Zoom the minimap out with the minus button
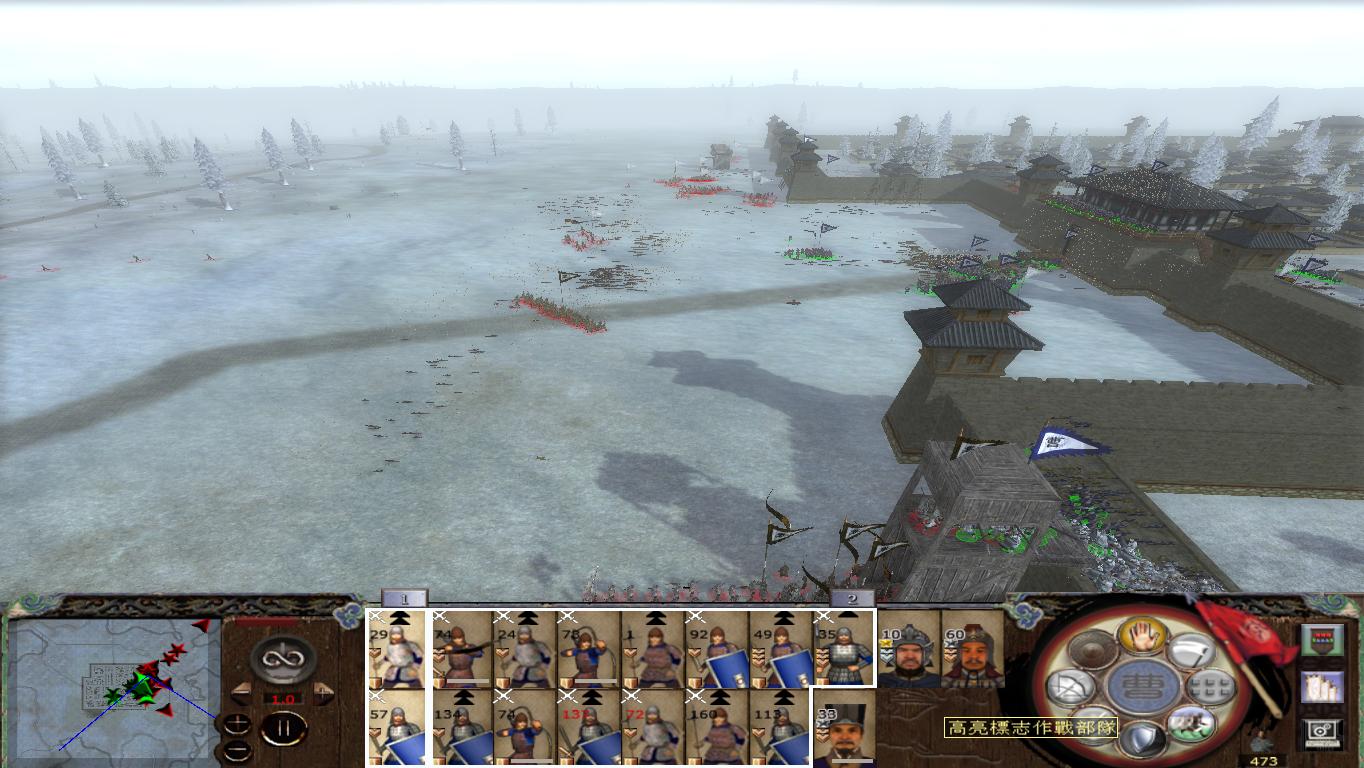 (x=237, y=750)
